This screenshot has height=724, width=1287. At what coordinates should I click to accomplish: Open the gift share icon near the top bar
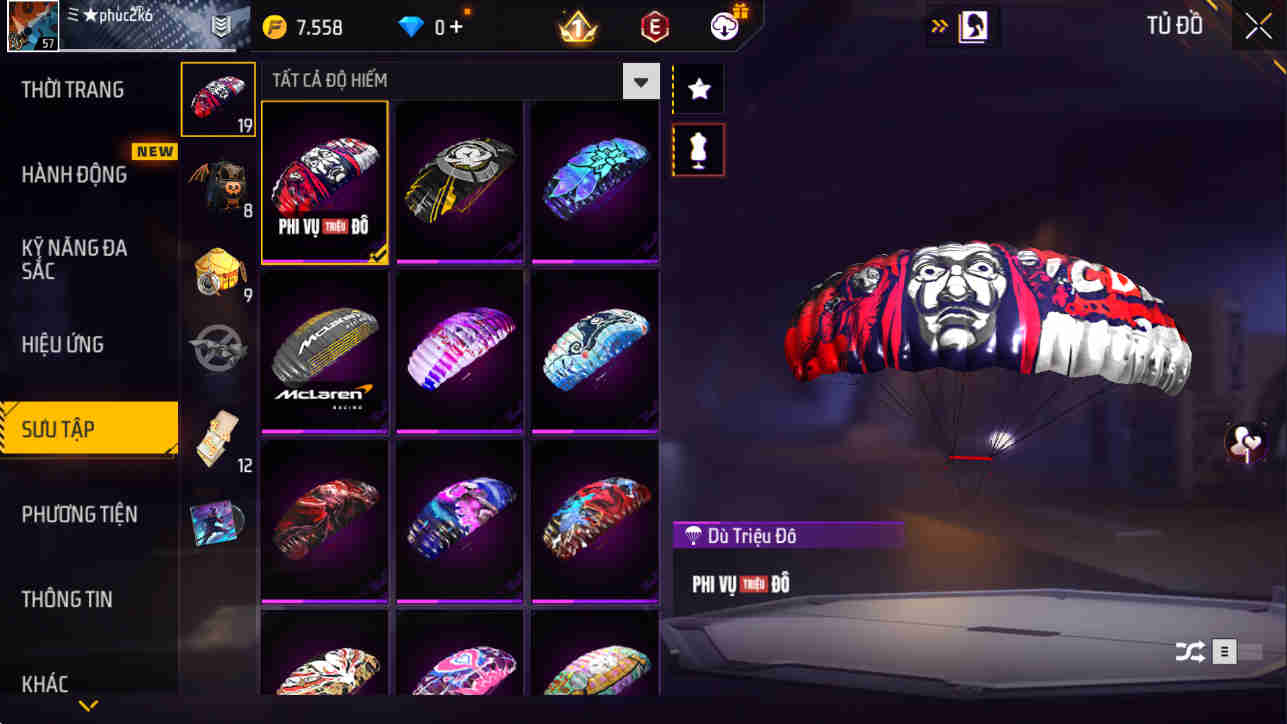click(x=726, y=26)
